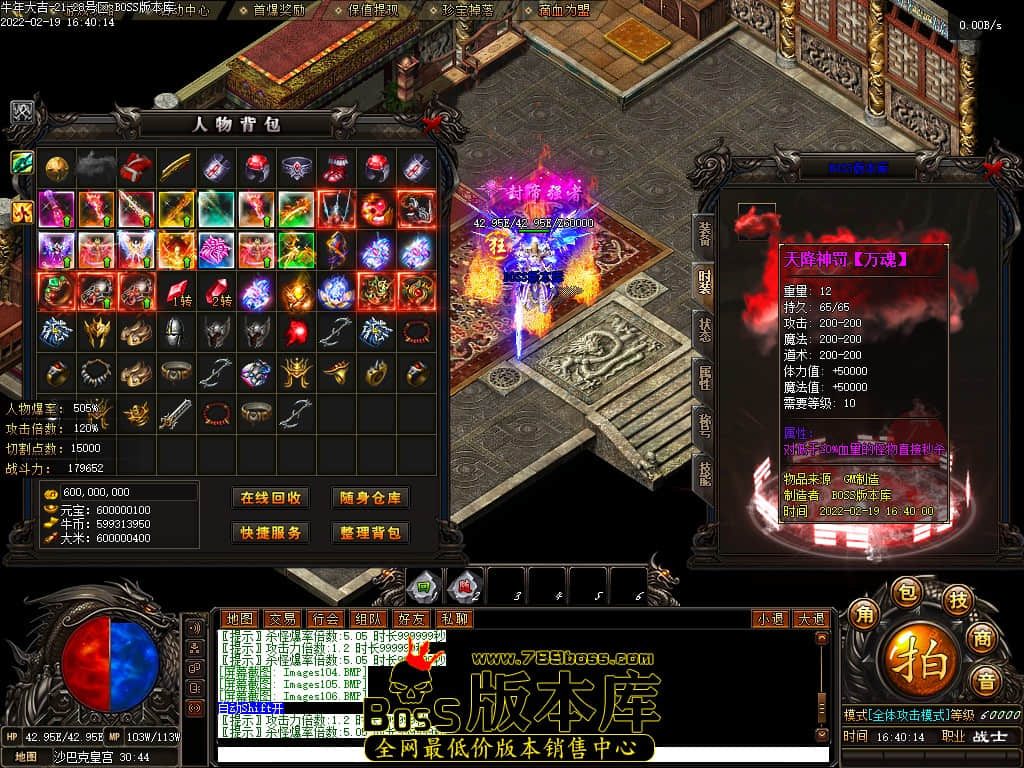Open the 地图 map button above chat
Screen dimensions: 1024x768
pyautogui.click(x=238, y=619)
